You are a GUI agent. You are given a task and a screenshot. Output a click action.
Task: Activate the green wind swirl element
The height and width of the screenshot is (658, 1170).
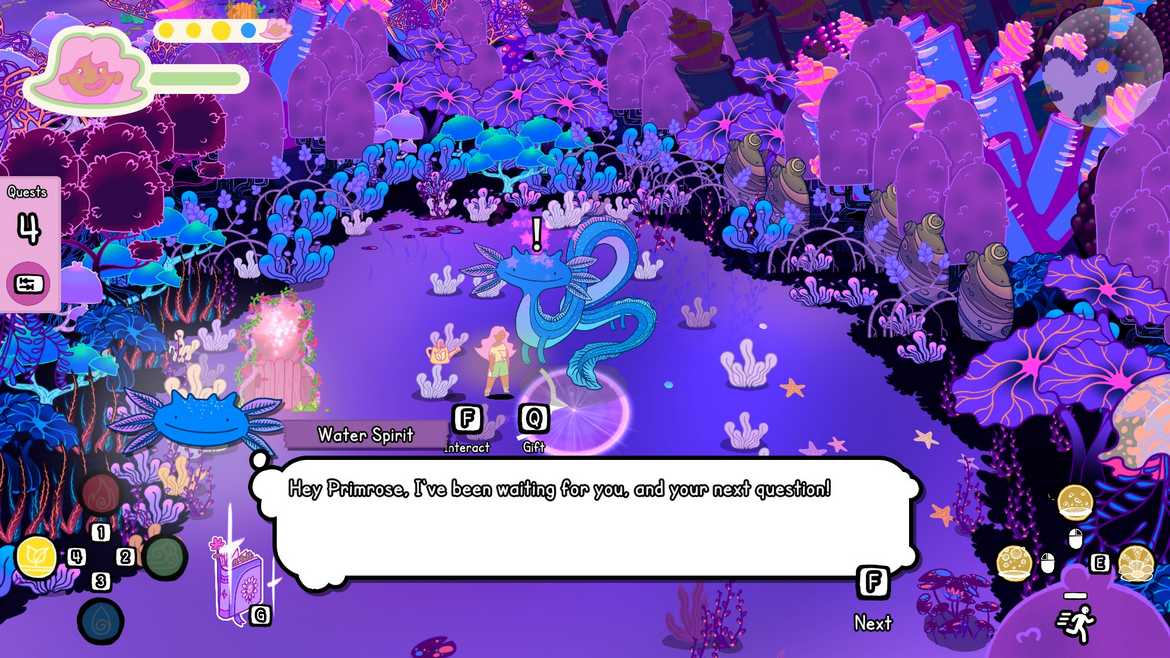point(164,557)
